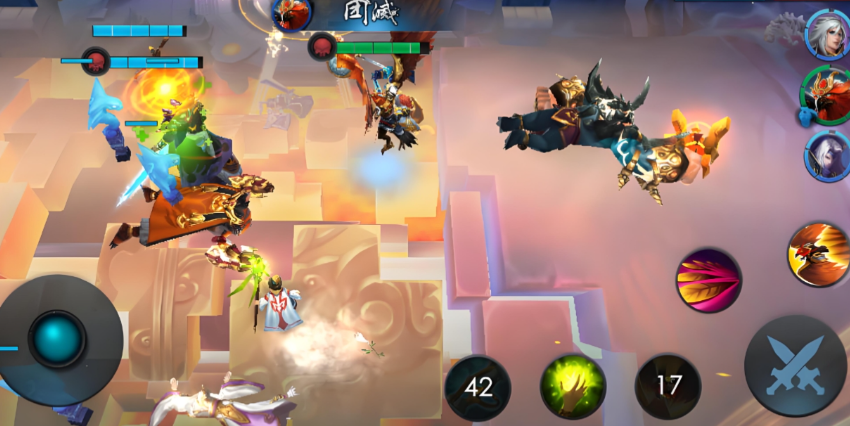Select the red-armored hero portrait
850x426 pixels.
click(827, 94)
